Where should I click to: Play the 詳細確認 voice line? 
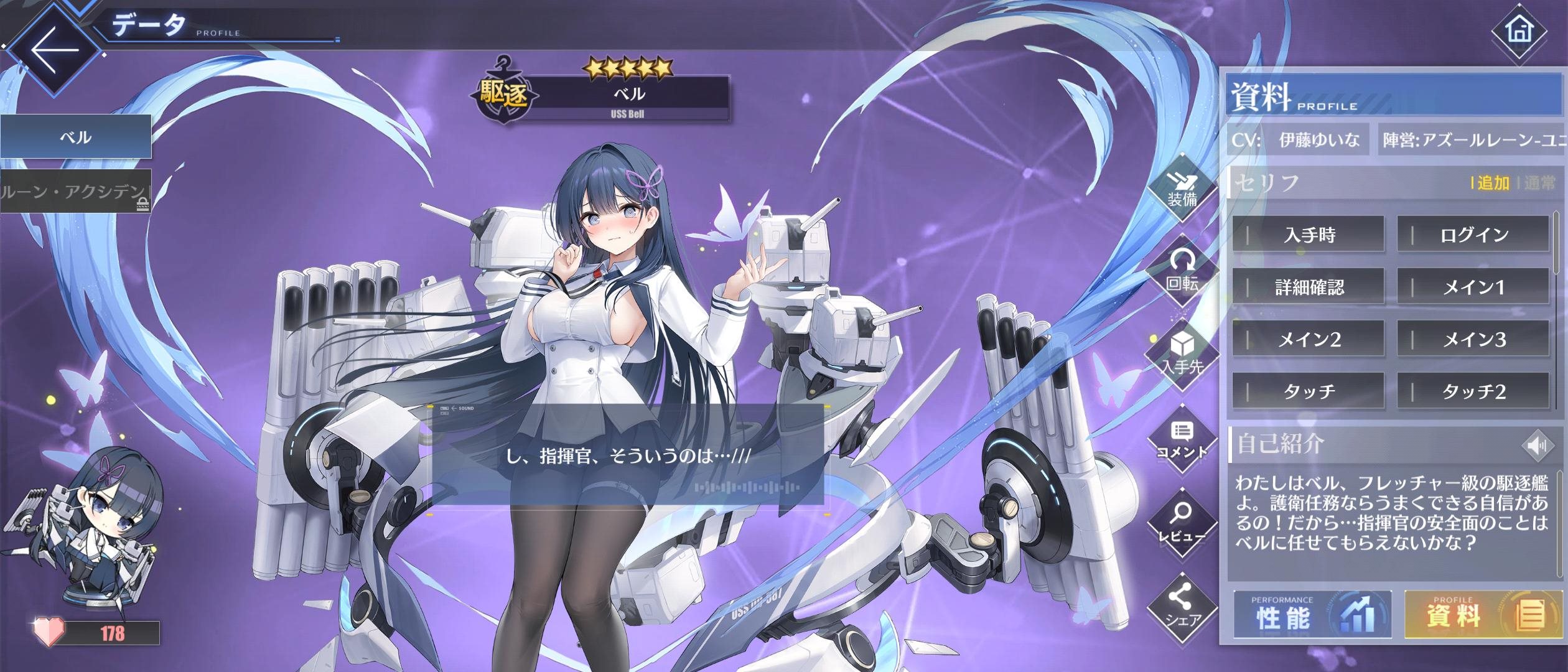(x=1309, y=287)
